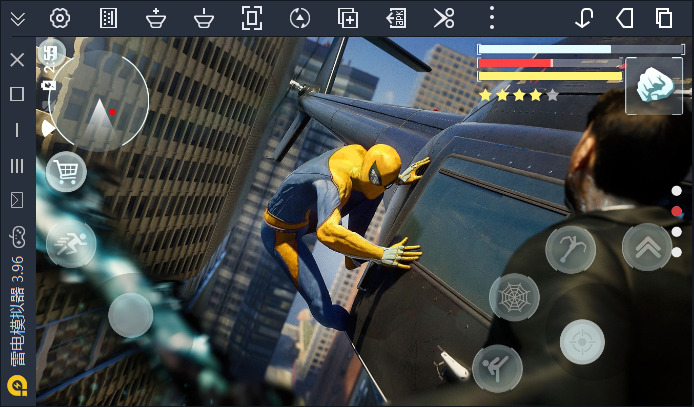This screenshot has height=407, width=694.
Task: Select the fist weapon icon
Action: [x=654, y=86]
